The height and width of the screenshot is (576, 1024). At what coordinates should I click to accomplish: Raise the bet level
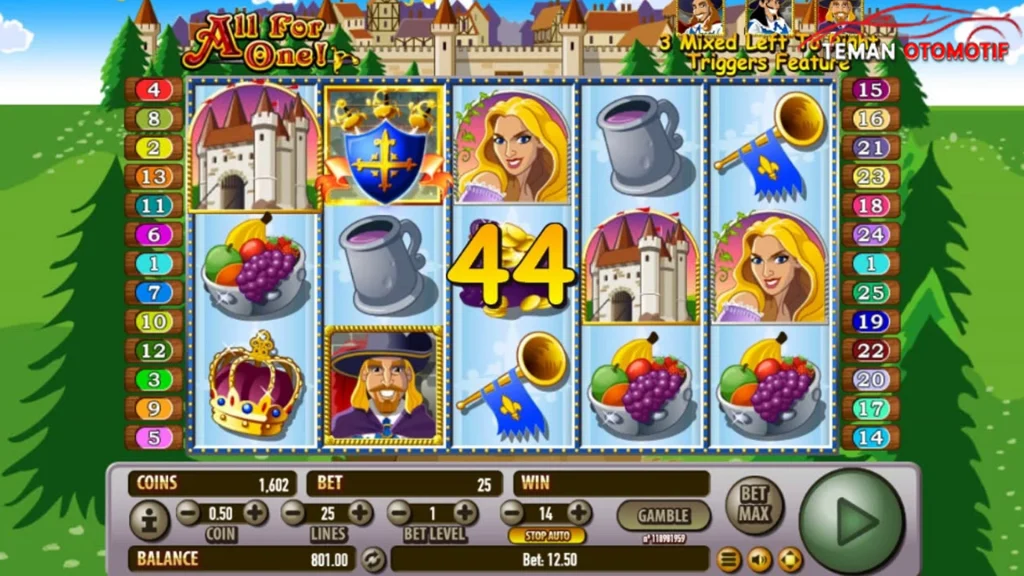click(x=465, y=514)
